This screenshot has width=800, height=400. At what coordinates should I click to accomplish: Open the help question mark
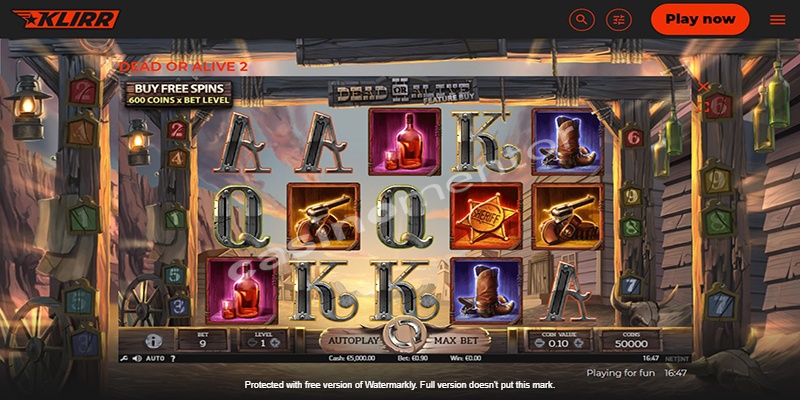[x=172, y=357]
